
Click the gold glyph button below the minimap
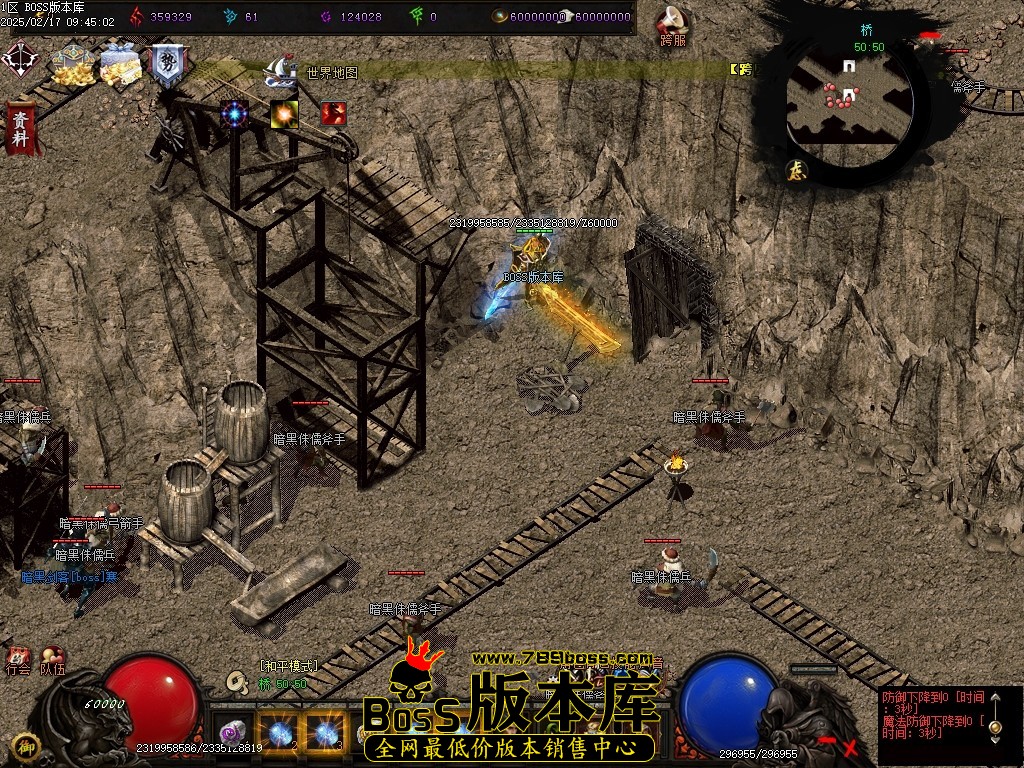click(797, 169)
